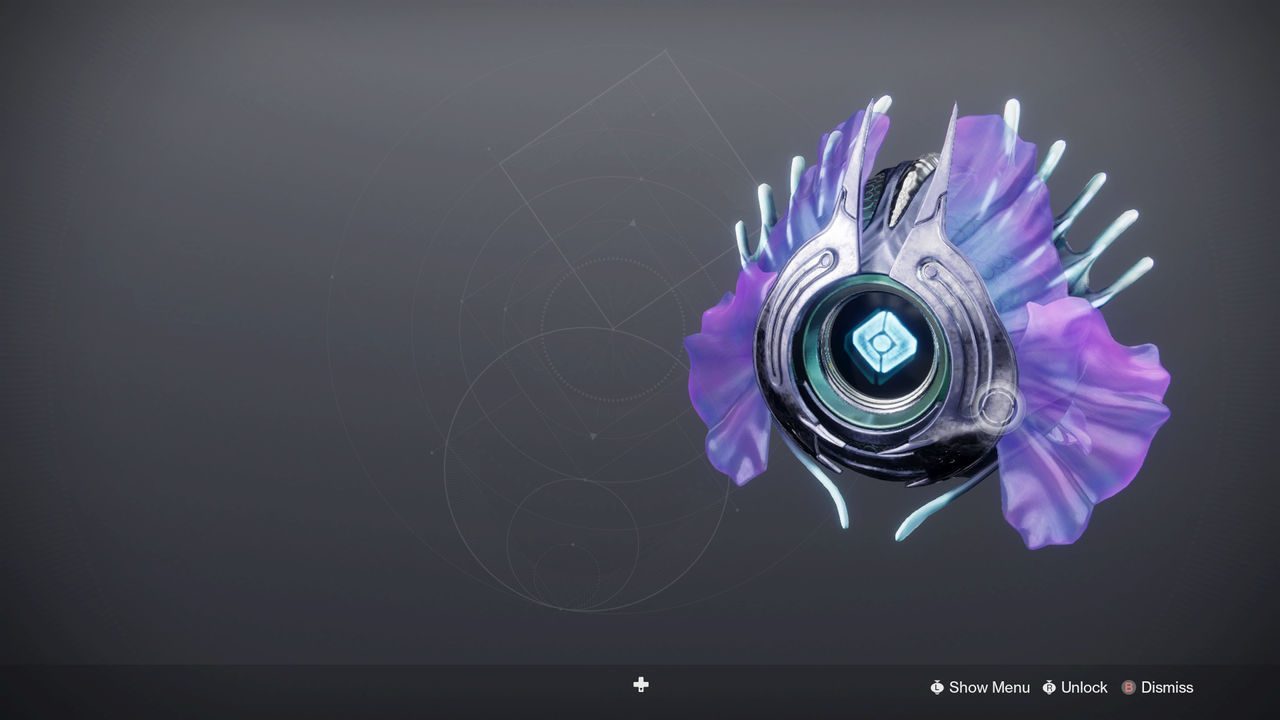Select the white crosshair marker on the action bar
Viewport: 1280px width, 720px height.
pyautogui.click(x=640, y=686)
